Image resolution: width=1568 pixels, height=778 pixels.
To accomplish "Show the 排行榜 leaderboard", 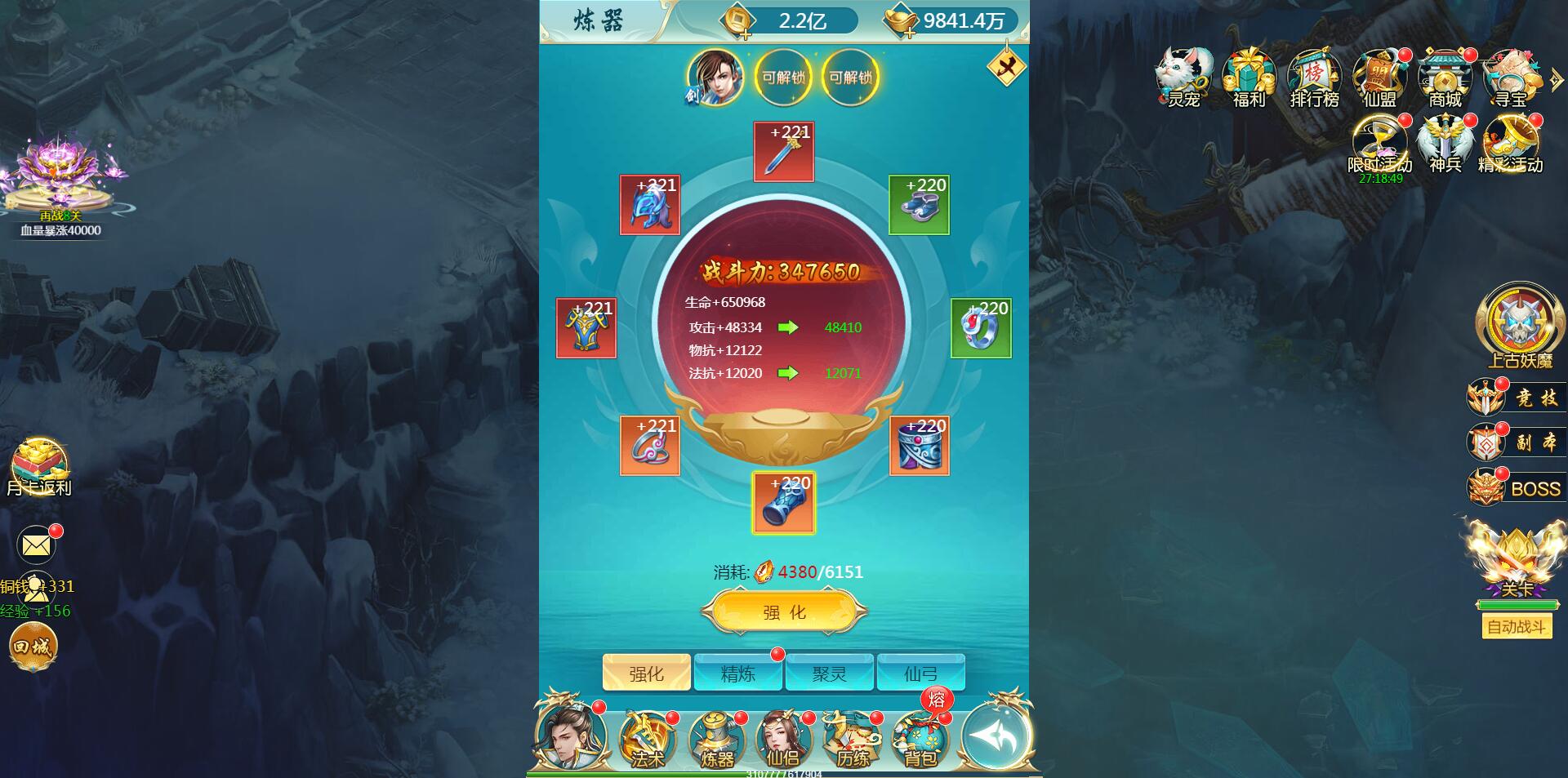I will [x=1314, y=79].
